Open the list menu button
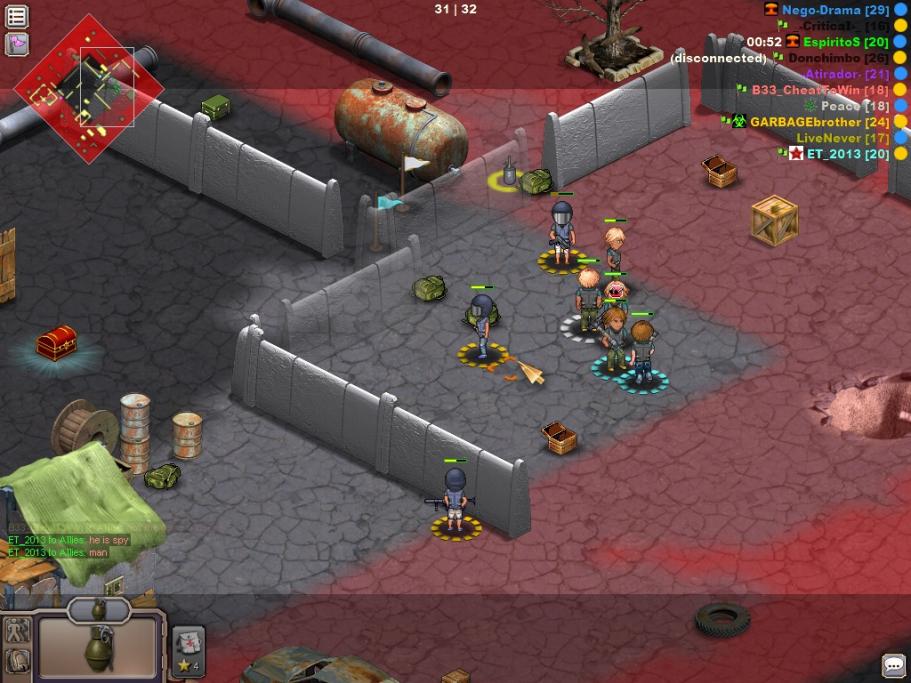This screenshot has width=911, height=683. point(17,17)
